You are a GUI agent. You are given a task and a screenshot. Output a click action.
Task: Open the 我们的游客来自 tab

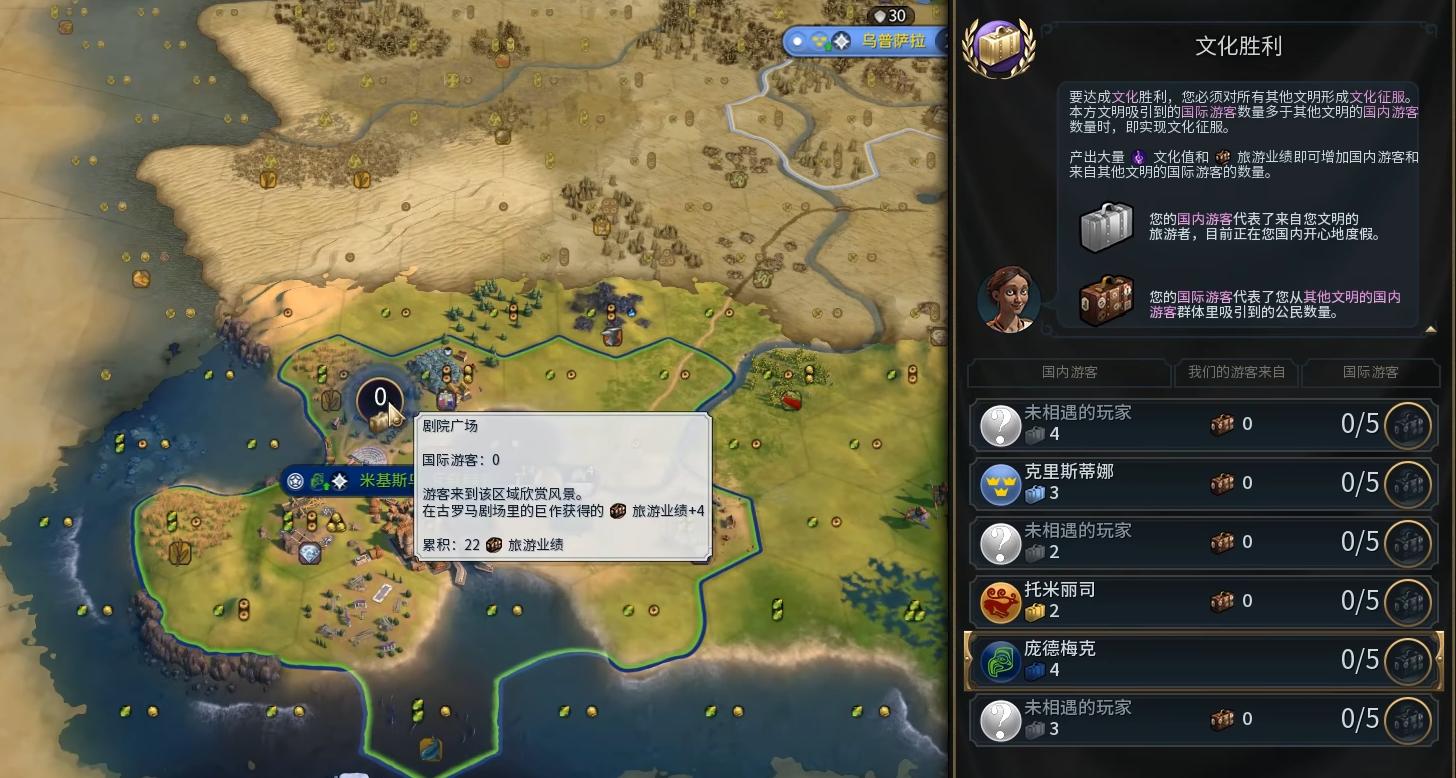(1236, 374)
